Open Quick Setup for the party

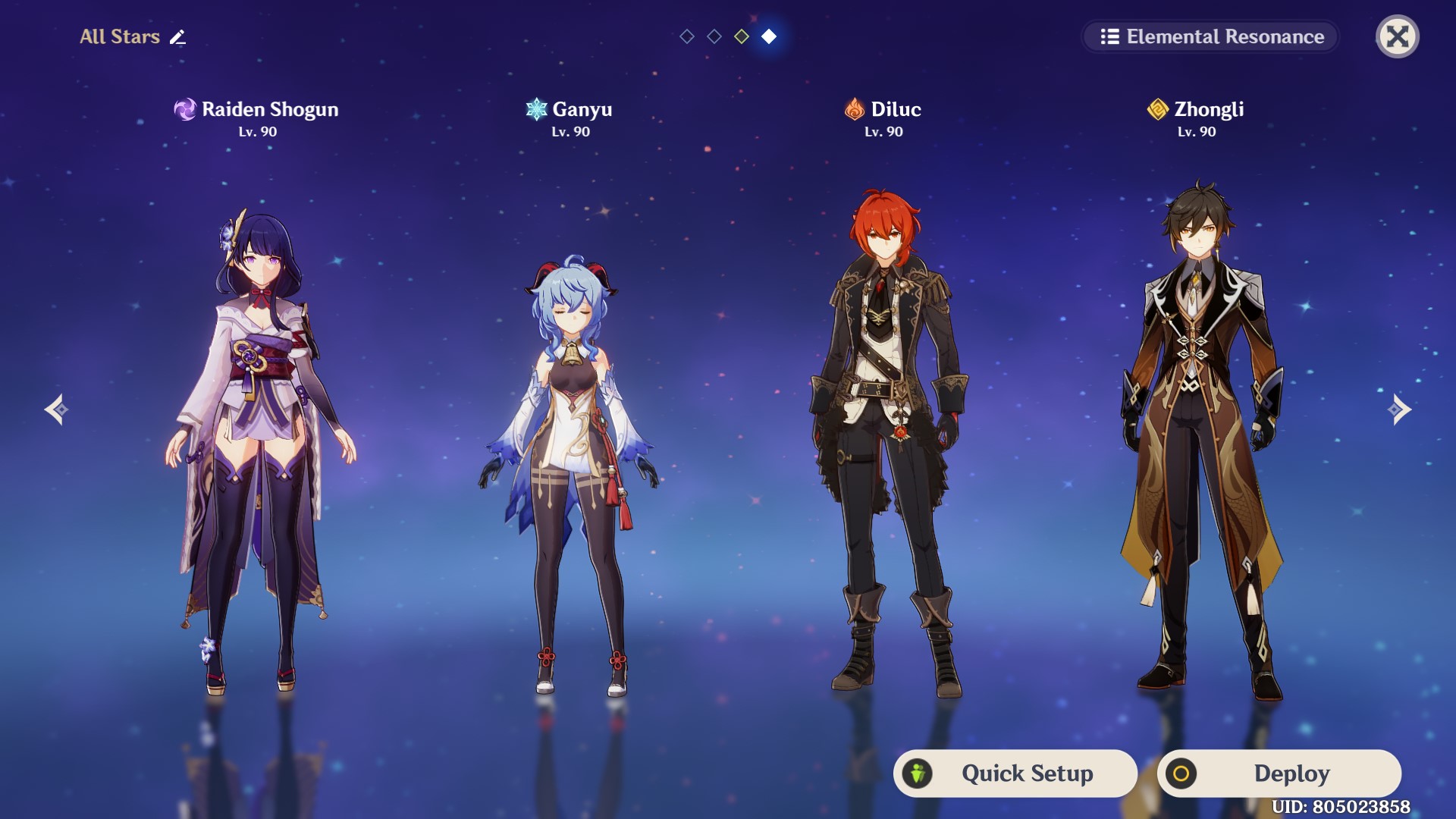coord(1015,773)
